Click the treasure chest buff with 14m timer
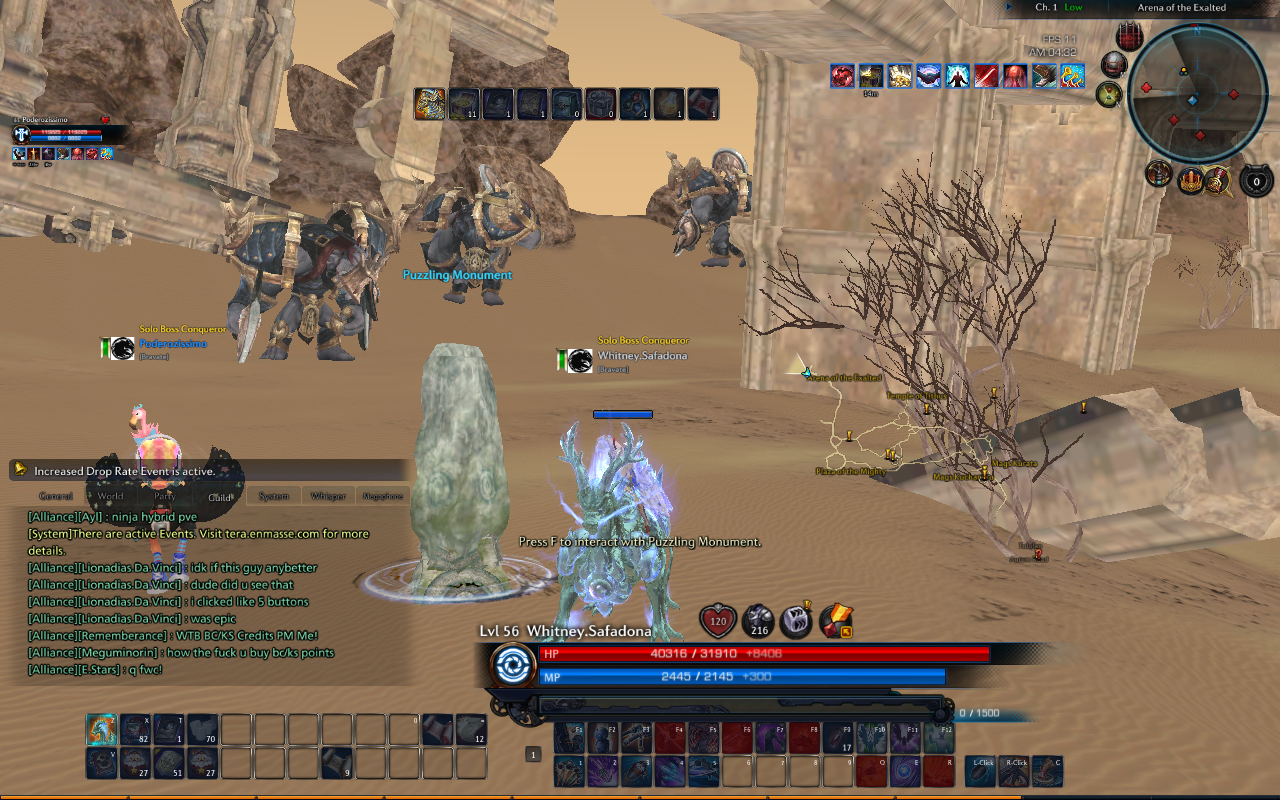Screen dimensions: 1280x800 pyautogui.click(x=870, y=77)
